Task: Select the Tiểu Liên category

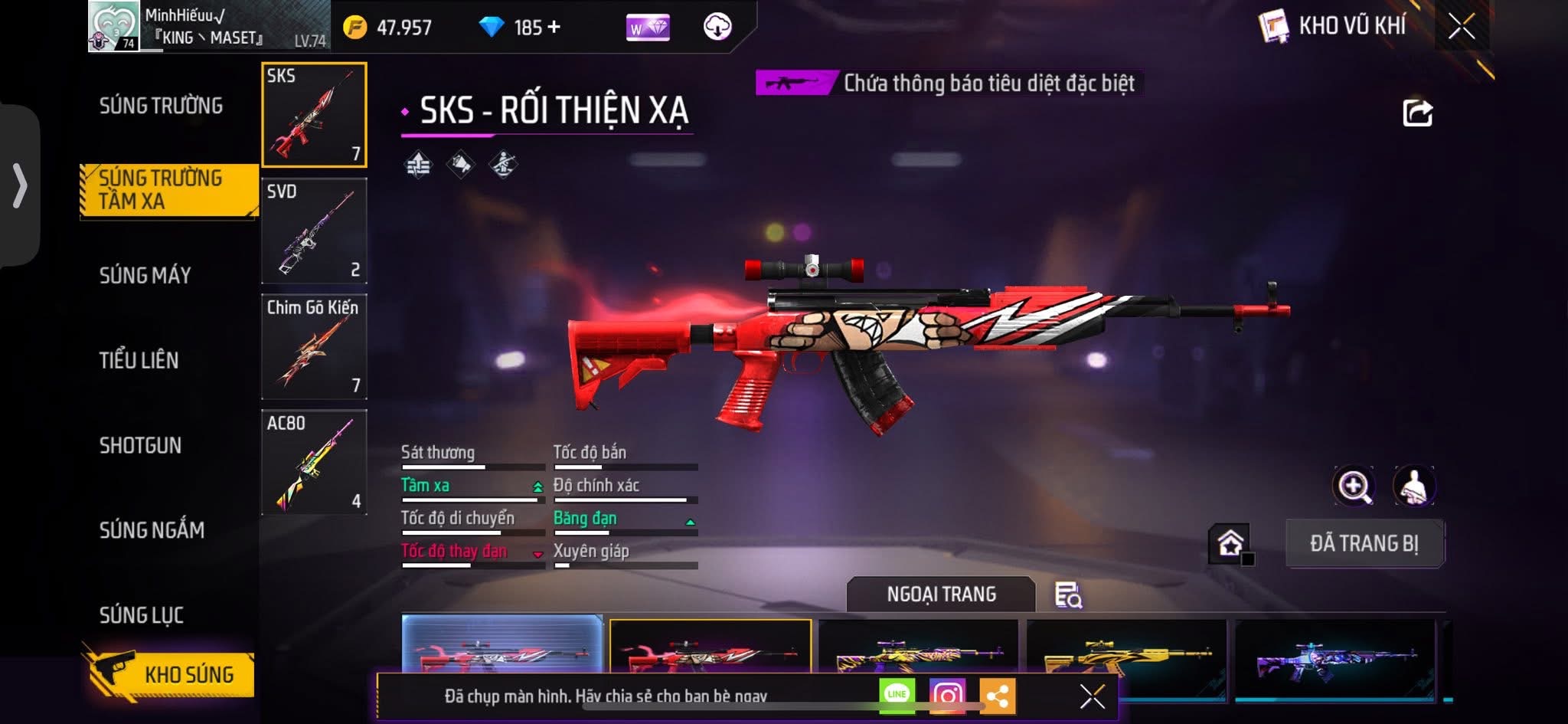Action: click(139, 360)
